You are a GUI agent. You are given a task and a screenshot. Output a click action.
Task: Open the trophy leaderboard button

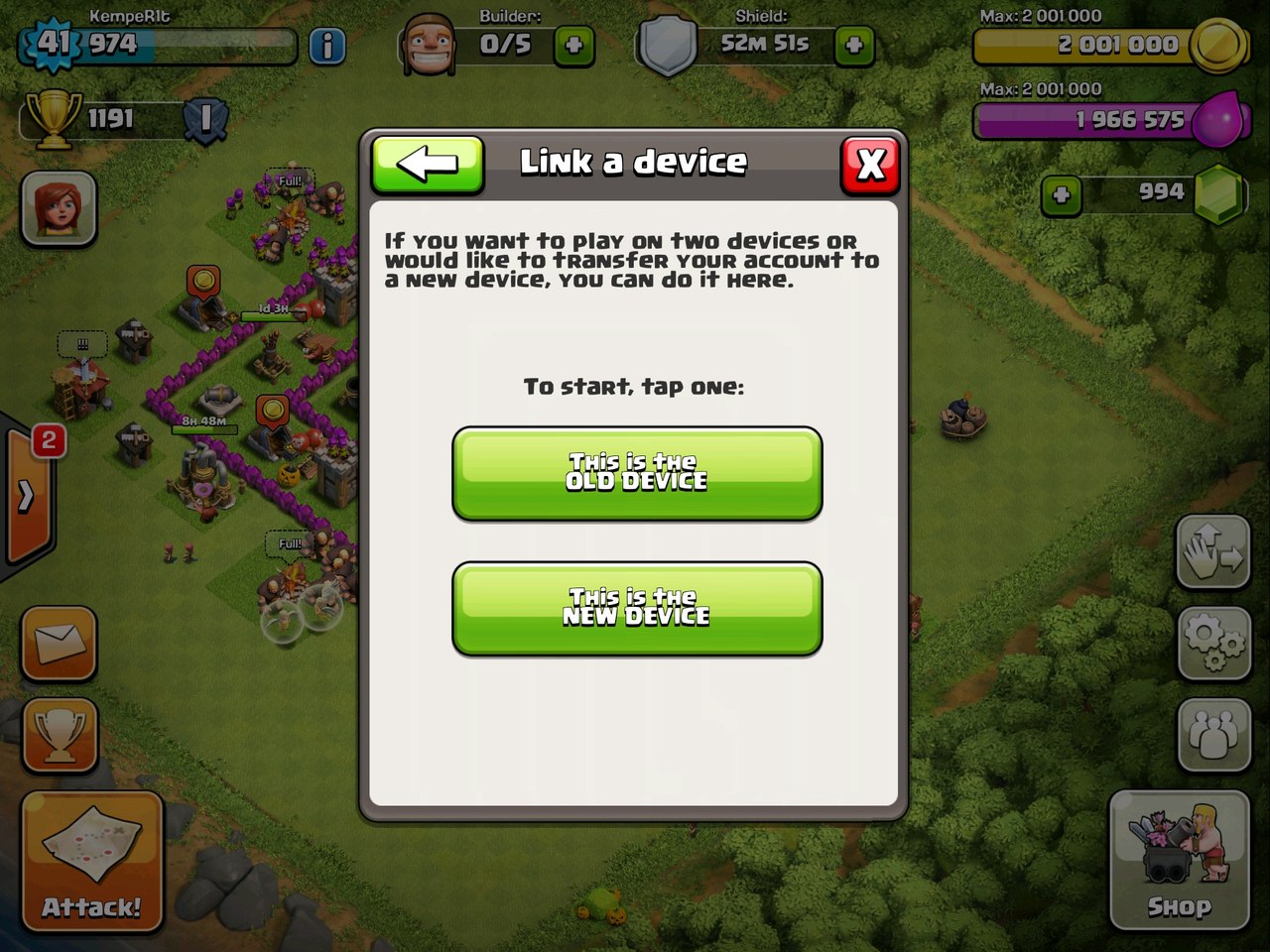click(x=60, y=735)
